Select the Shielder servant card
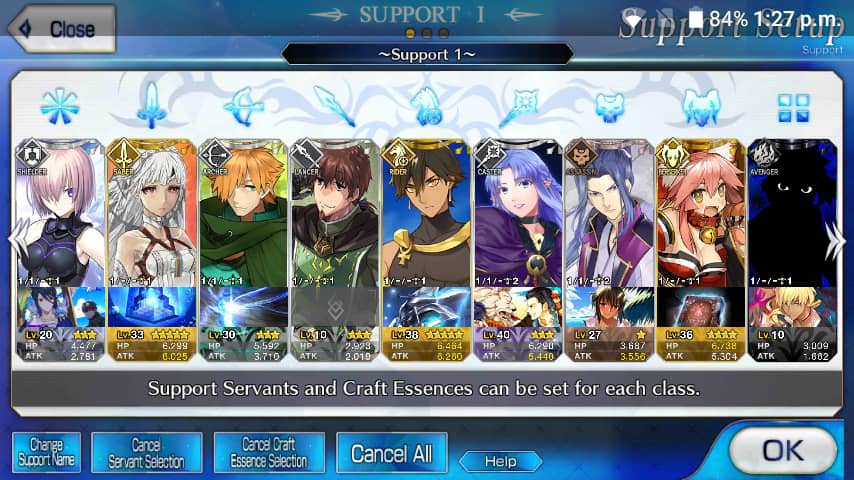The image size is (854, 480). tap(59, 215)
